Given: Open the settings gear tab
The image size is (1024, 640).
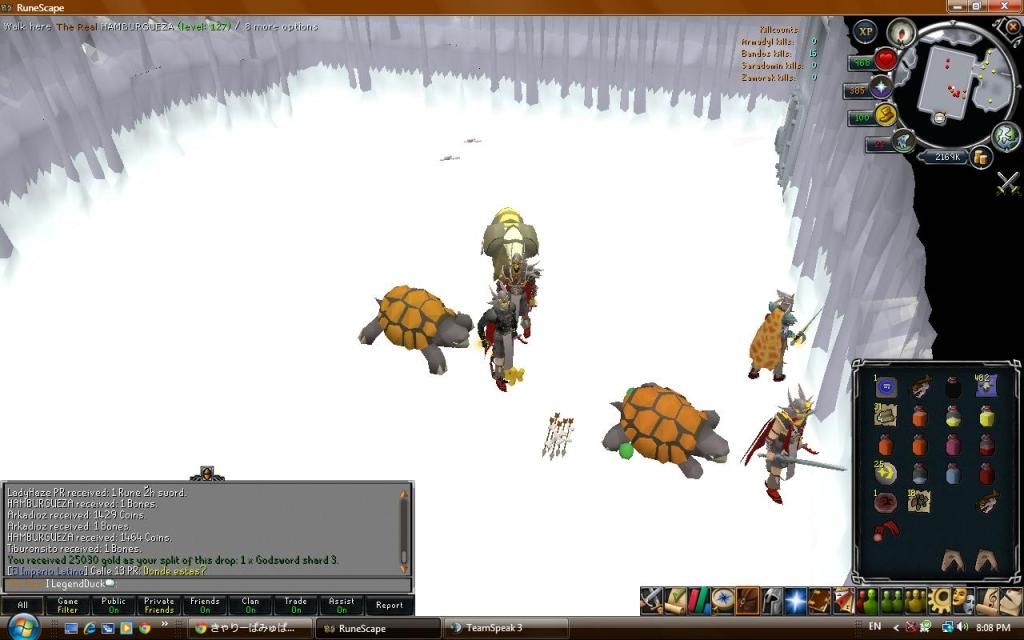Looking at the screenshot, I should click(x=938, y=600).
